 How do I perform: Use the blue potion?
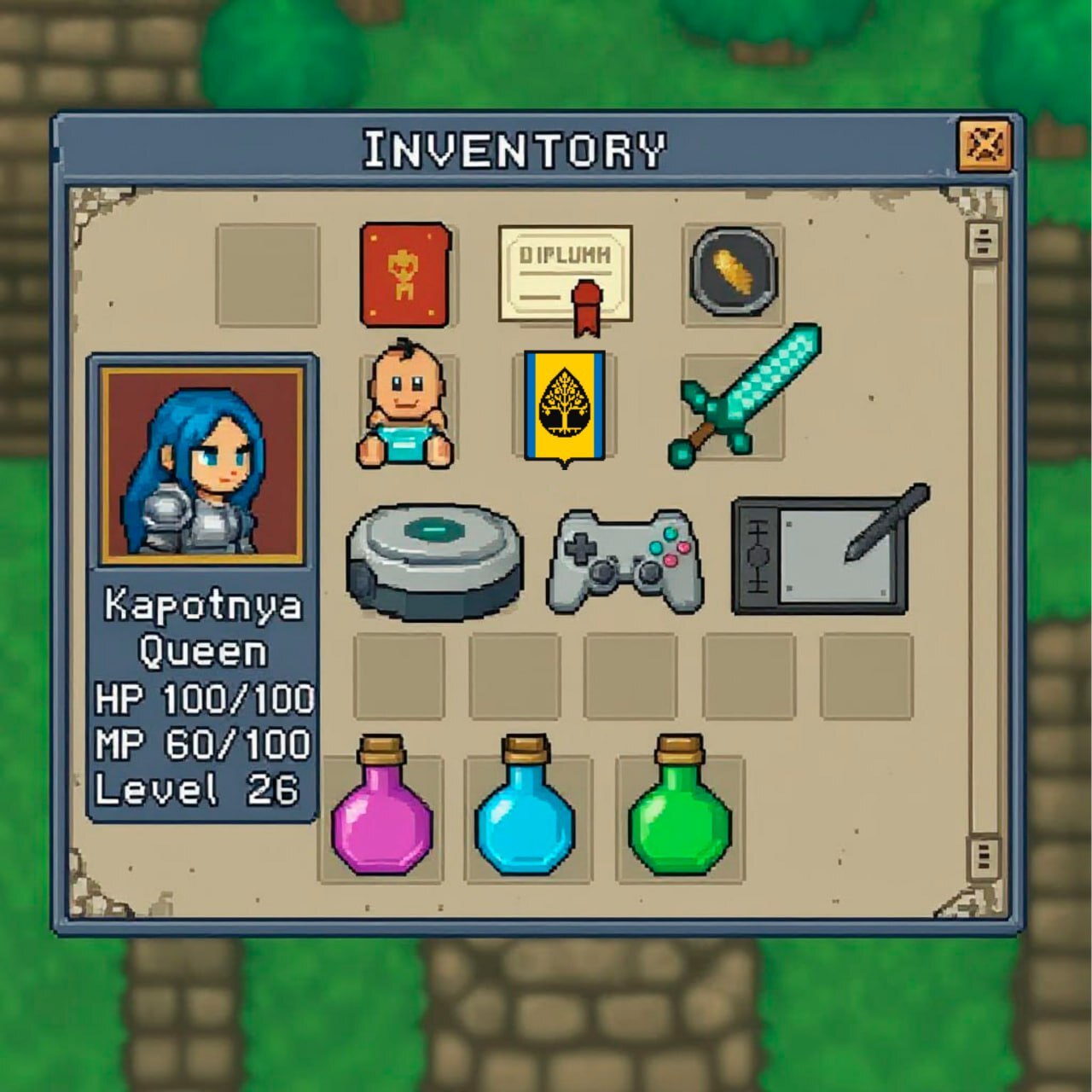pos(525,810)
